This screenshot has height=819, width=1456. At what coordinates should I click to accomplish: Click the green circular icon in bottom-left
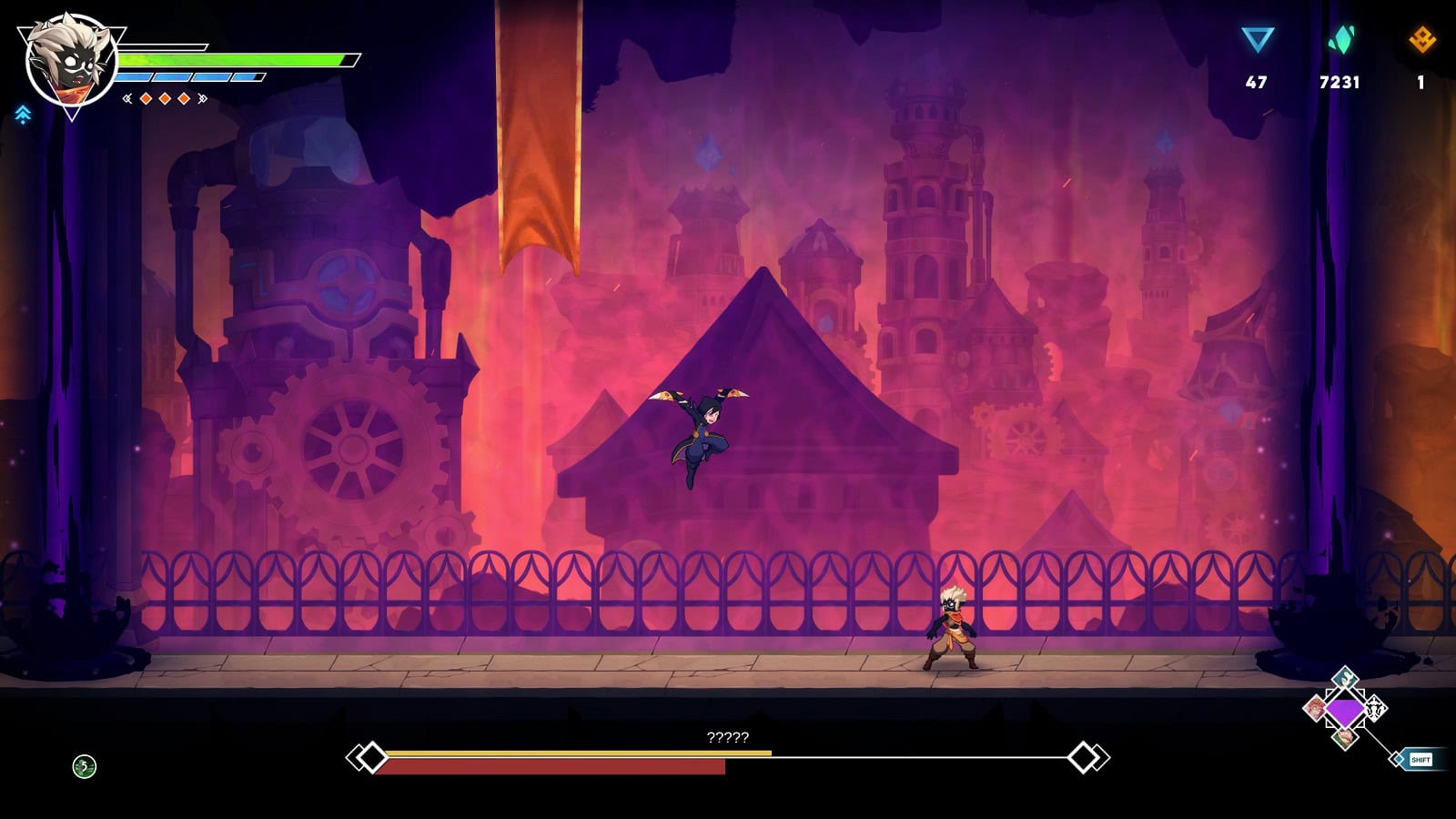(84, 766)
